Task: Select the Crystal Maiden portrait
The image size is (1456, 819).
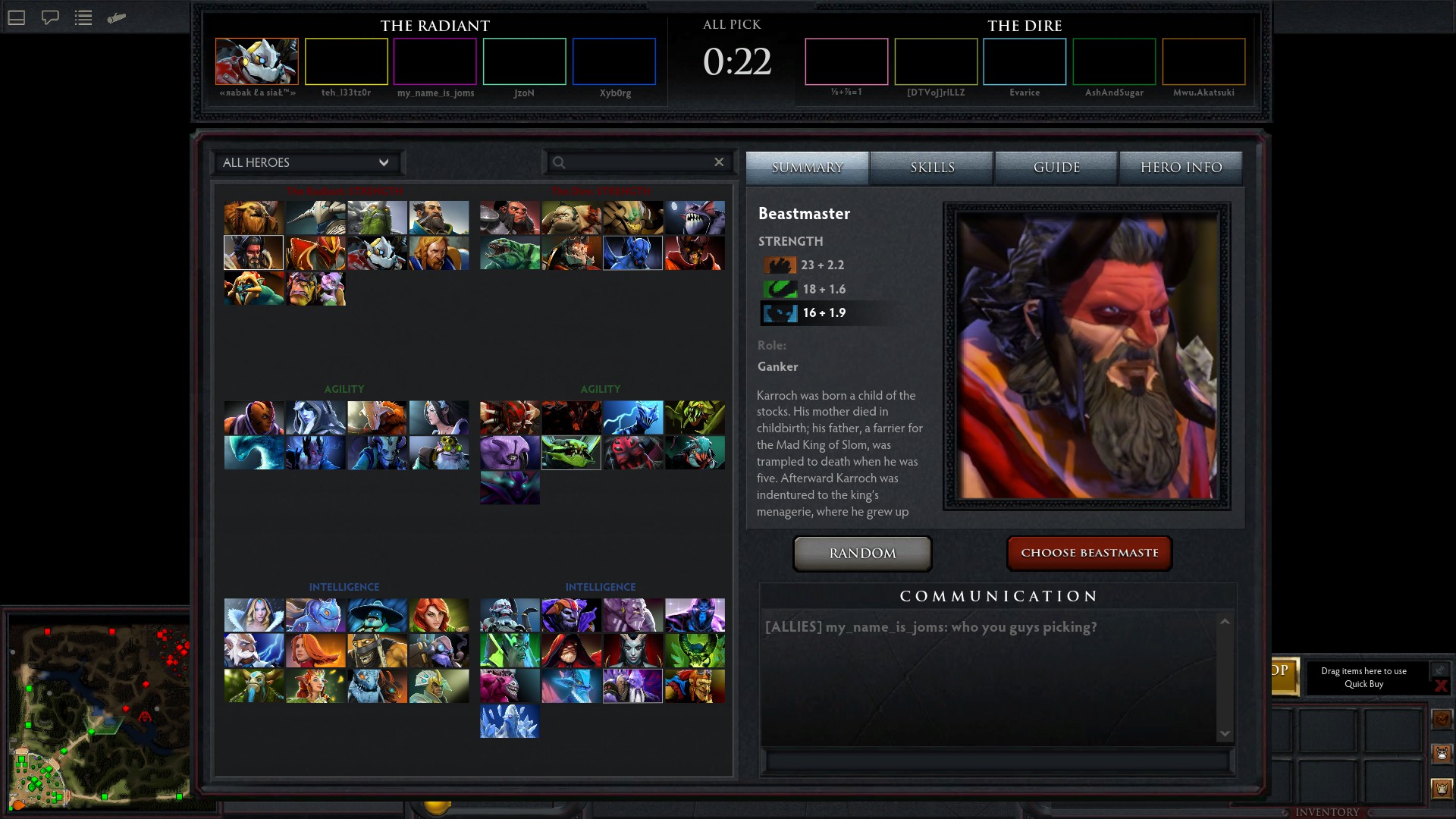Action: click(x=254, y=615)
